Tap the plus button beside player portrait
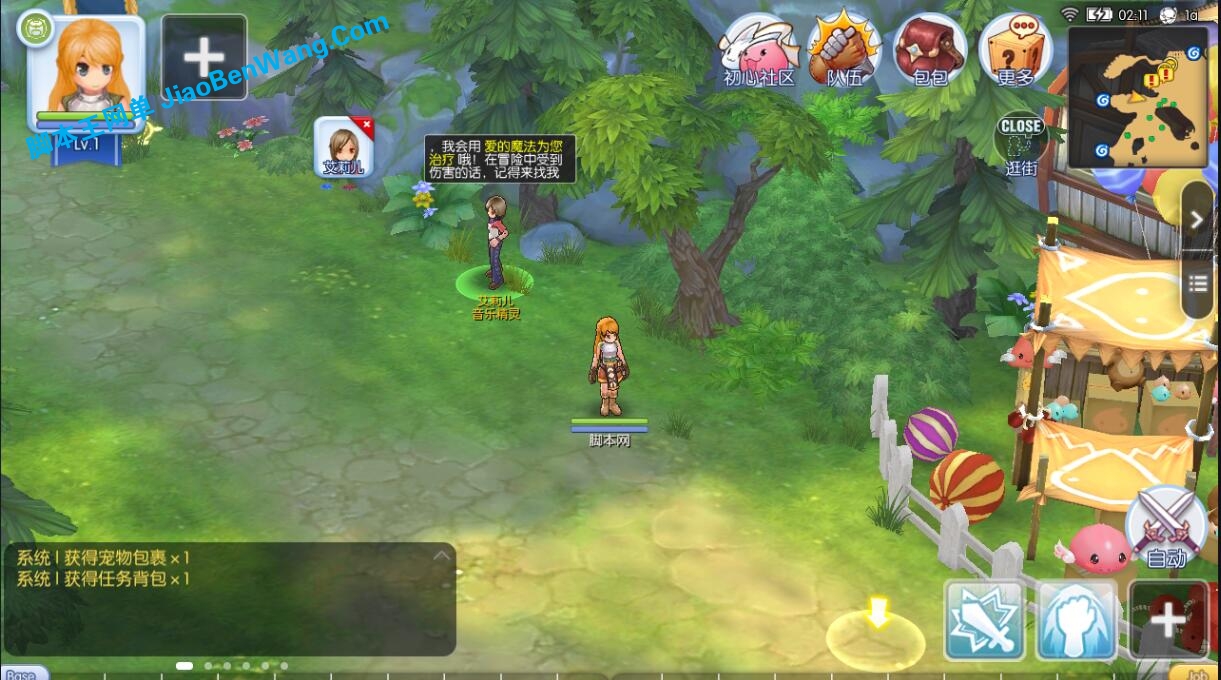This screenshot has width=1221, height=680. [204, 57]
